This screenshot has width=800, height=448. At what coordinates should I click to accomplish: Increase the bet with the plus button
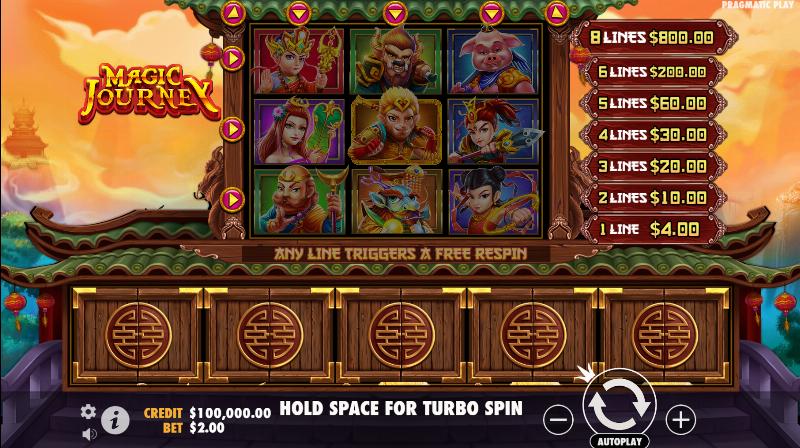(x=680, y=418)
